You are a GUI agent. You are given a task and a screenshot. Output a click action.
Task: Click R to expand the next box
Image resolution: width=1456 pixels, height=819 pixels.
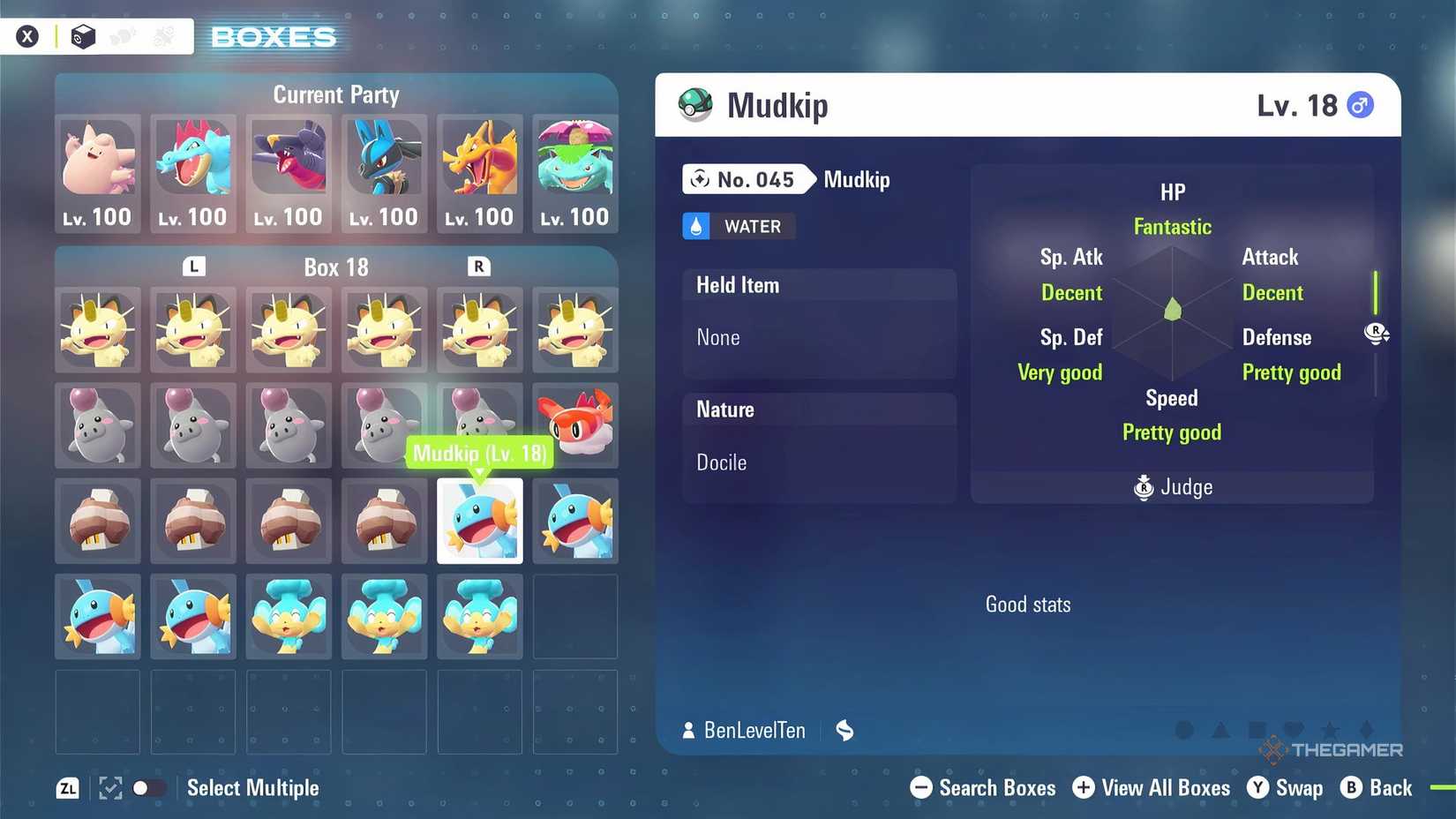pos(479,266)
